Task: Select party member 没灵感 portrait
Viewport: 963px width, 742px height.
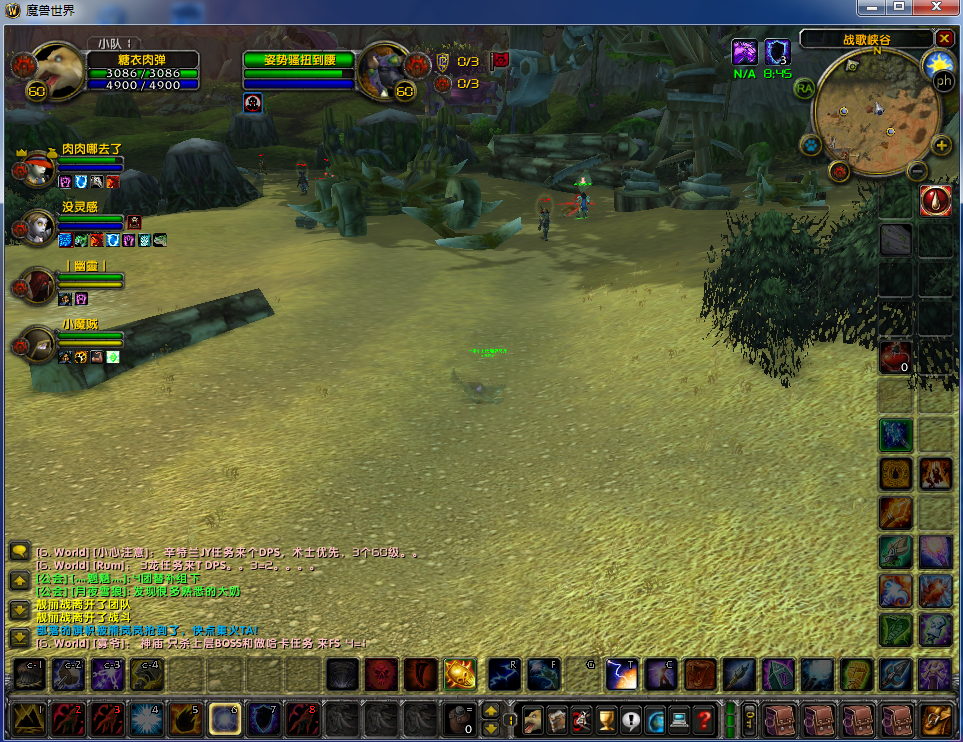Action: (x=38, y=227)
